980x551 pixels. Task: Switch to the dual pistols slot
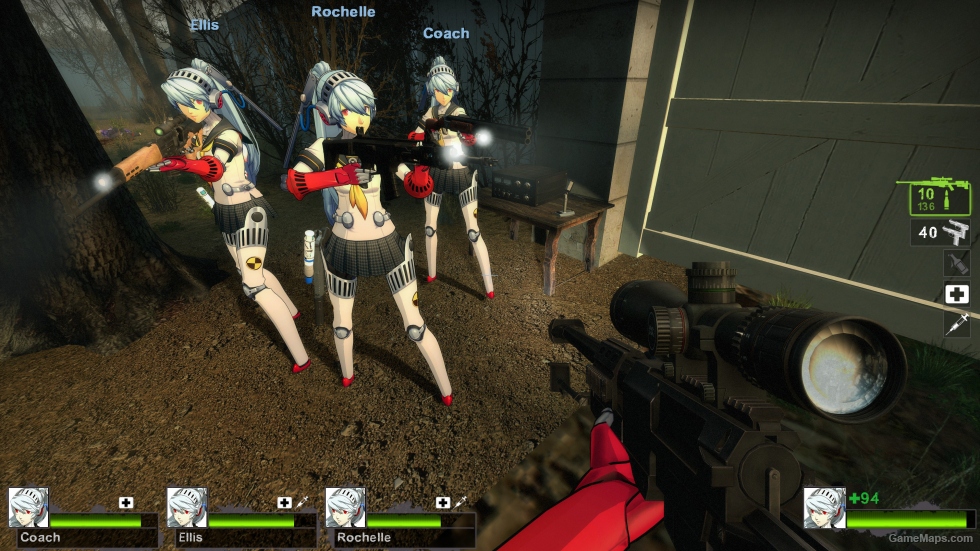(940, 233)
